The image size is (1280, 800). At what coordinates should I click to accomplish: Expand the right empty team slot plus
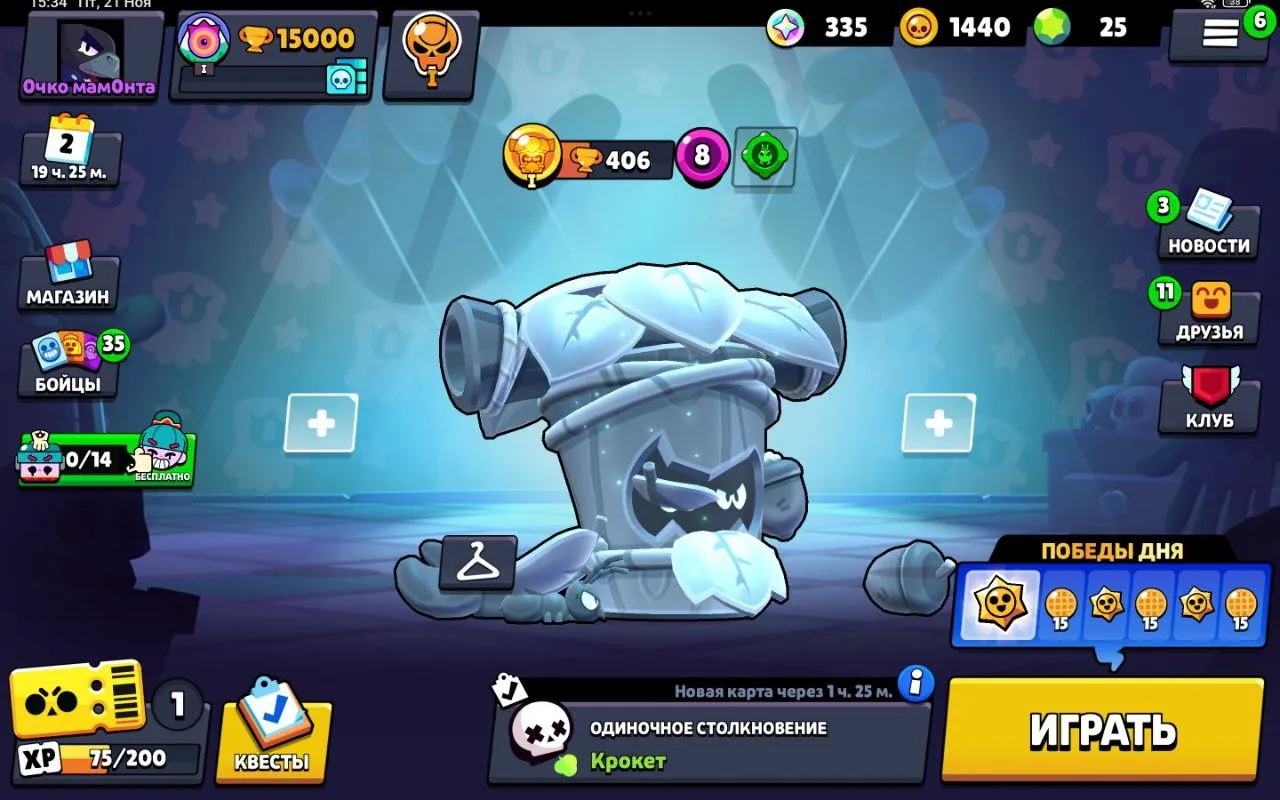coord(938,423)
